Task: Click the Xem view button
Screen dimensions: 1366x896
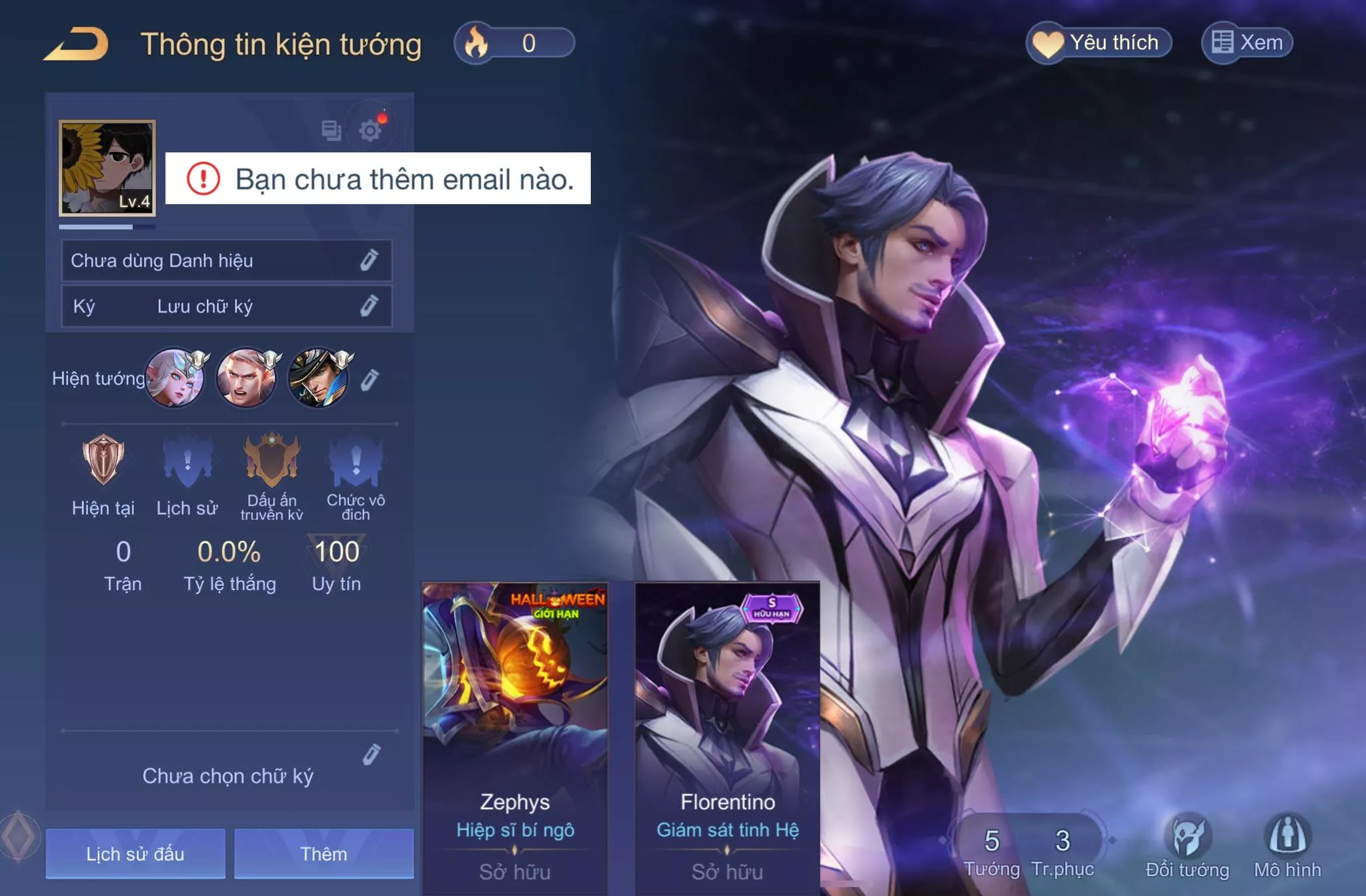Action: [1247, 43]
